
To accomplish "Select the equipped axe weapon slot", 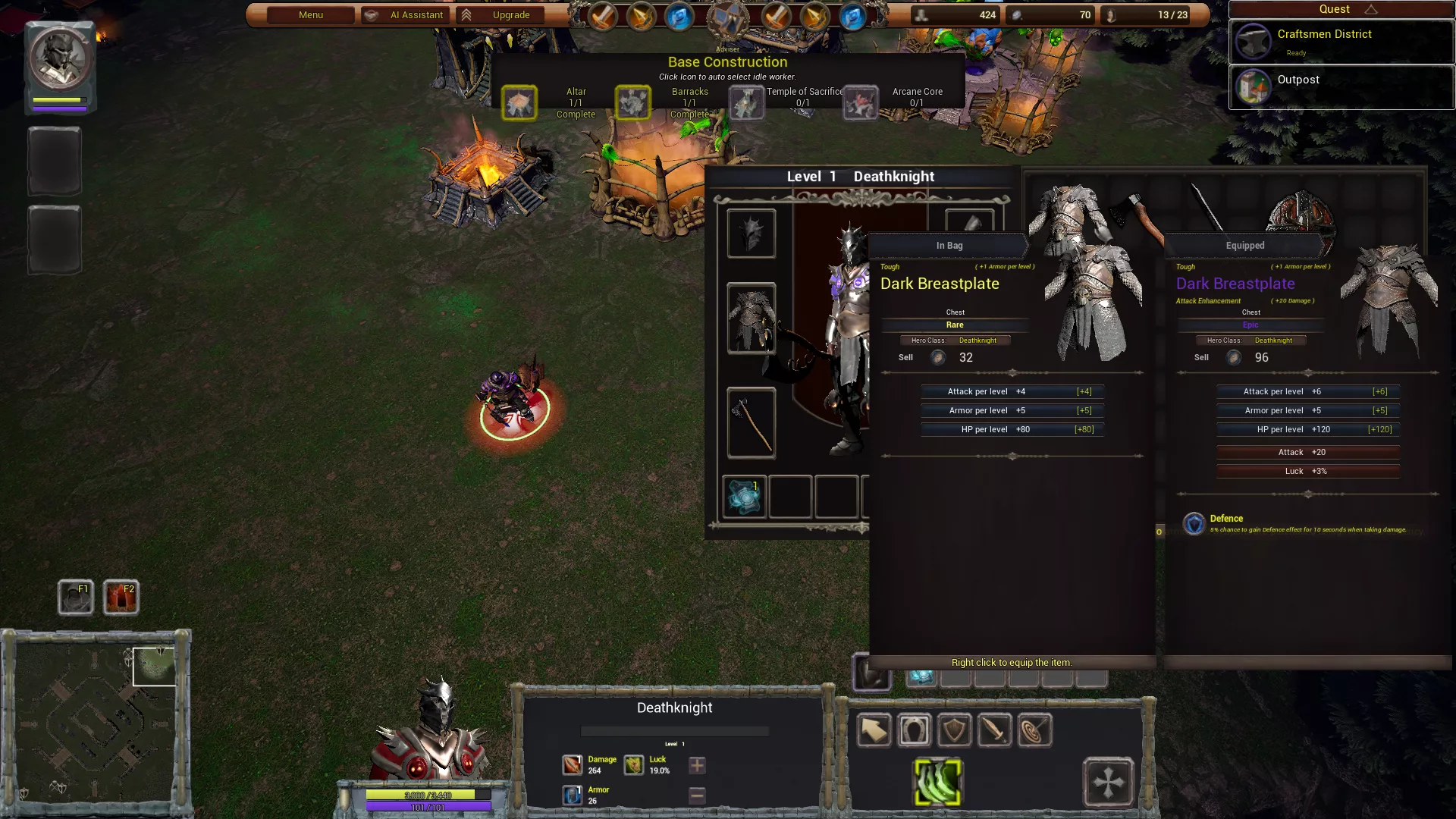I will coord(751,423).
